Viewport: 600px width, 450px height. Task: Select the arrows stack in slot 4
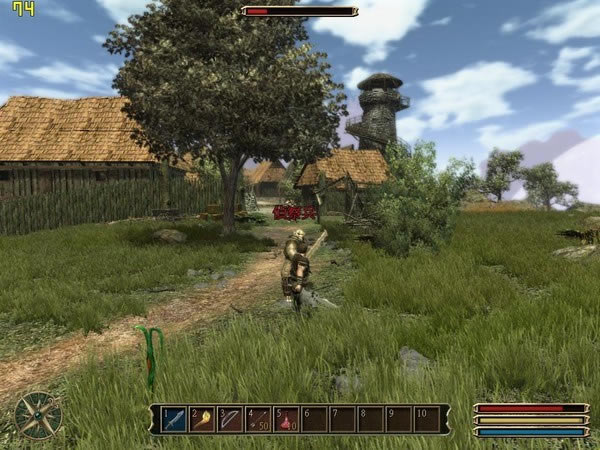tap(258, 419)
